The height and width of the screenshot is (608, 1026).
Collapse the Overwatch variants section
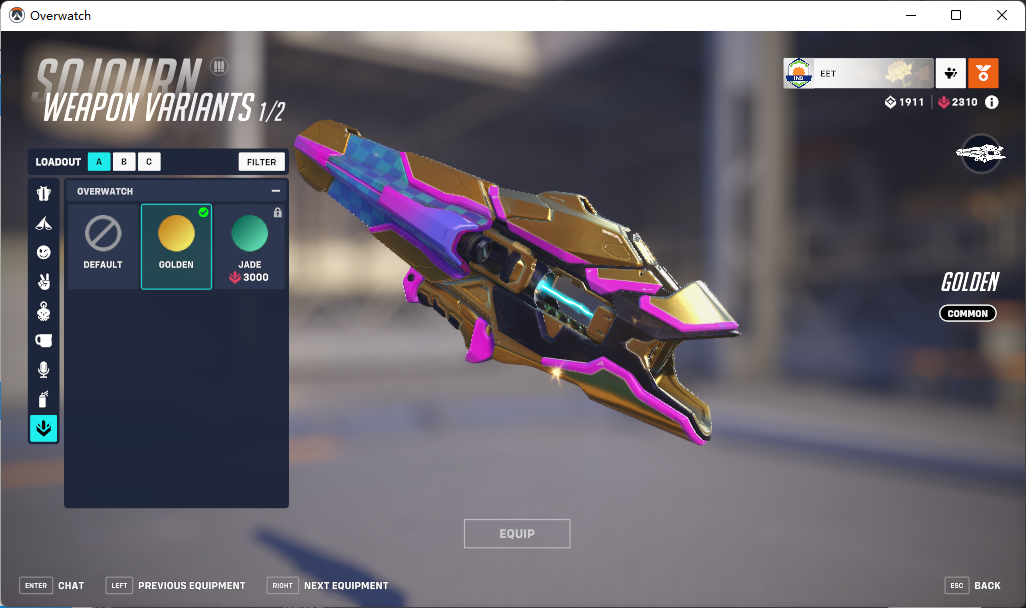276,191
